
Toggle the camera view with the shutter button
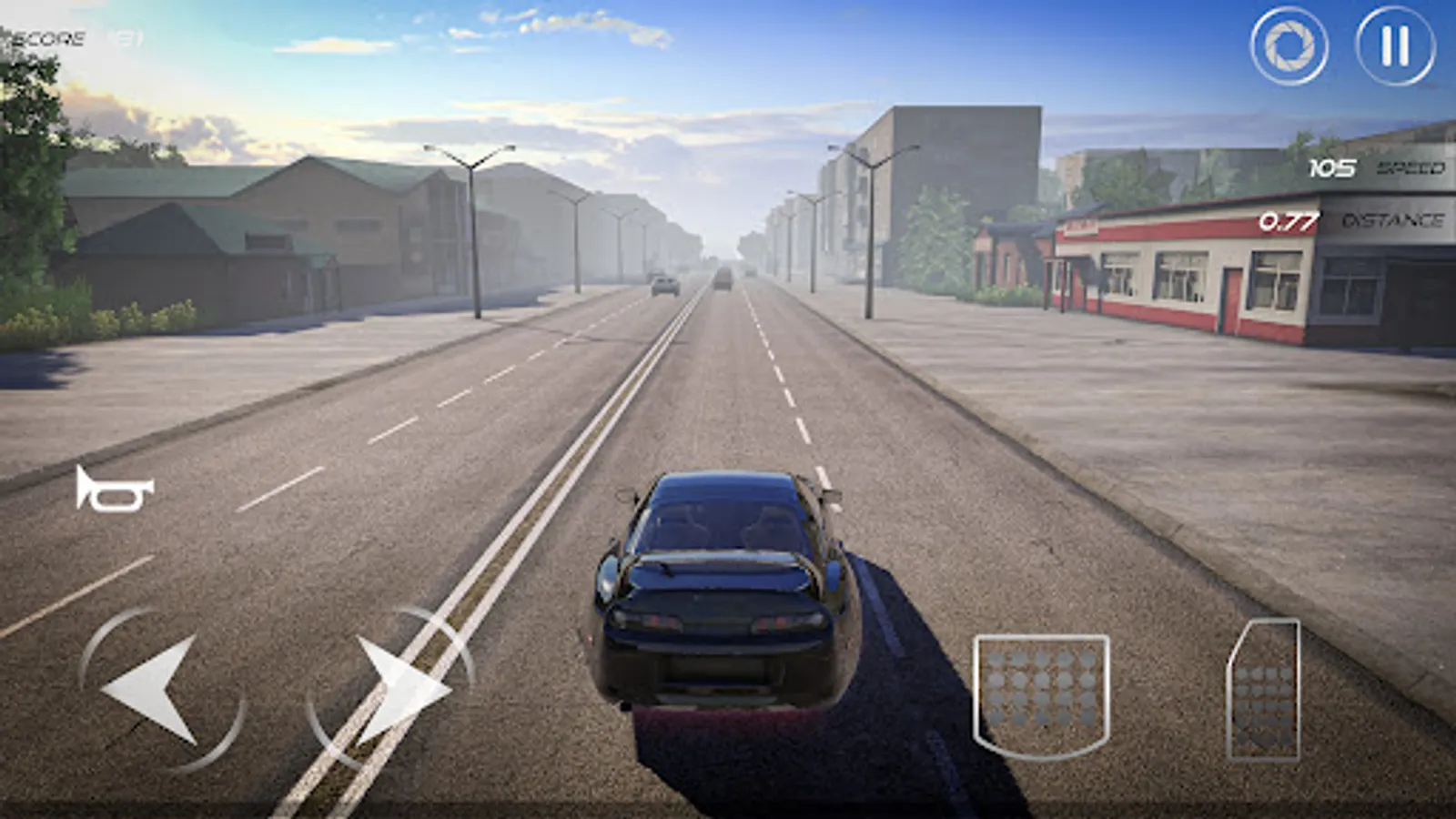click(1291, 42)
